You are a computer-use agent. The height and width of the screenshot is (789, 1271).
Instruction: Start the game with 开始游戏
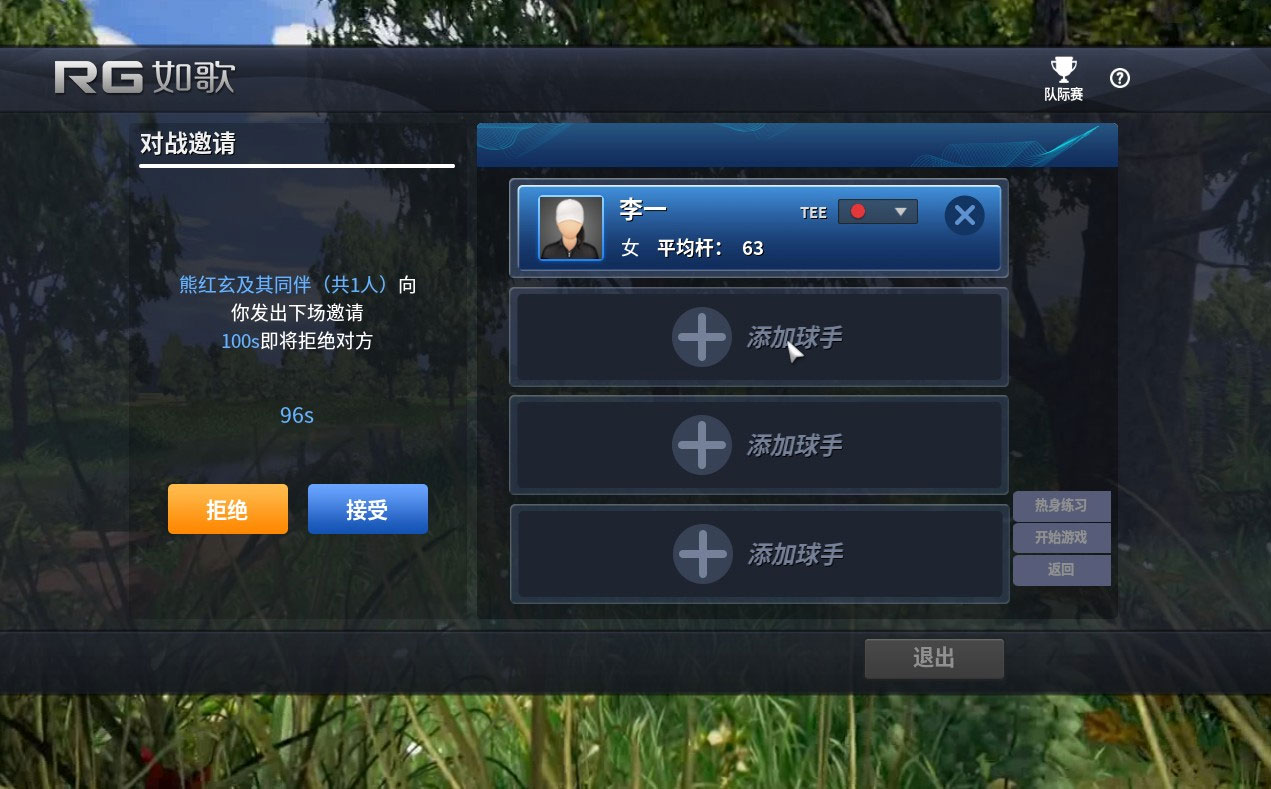click(x=1061, y=538)
